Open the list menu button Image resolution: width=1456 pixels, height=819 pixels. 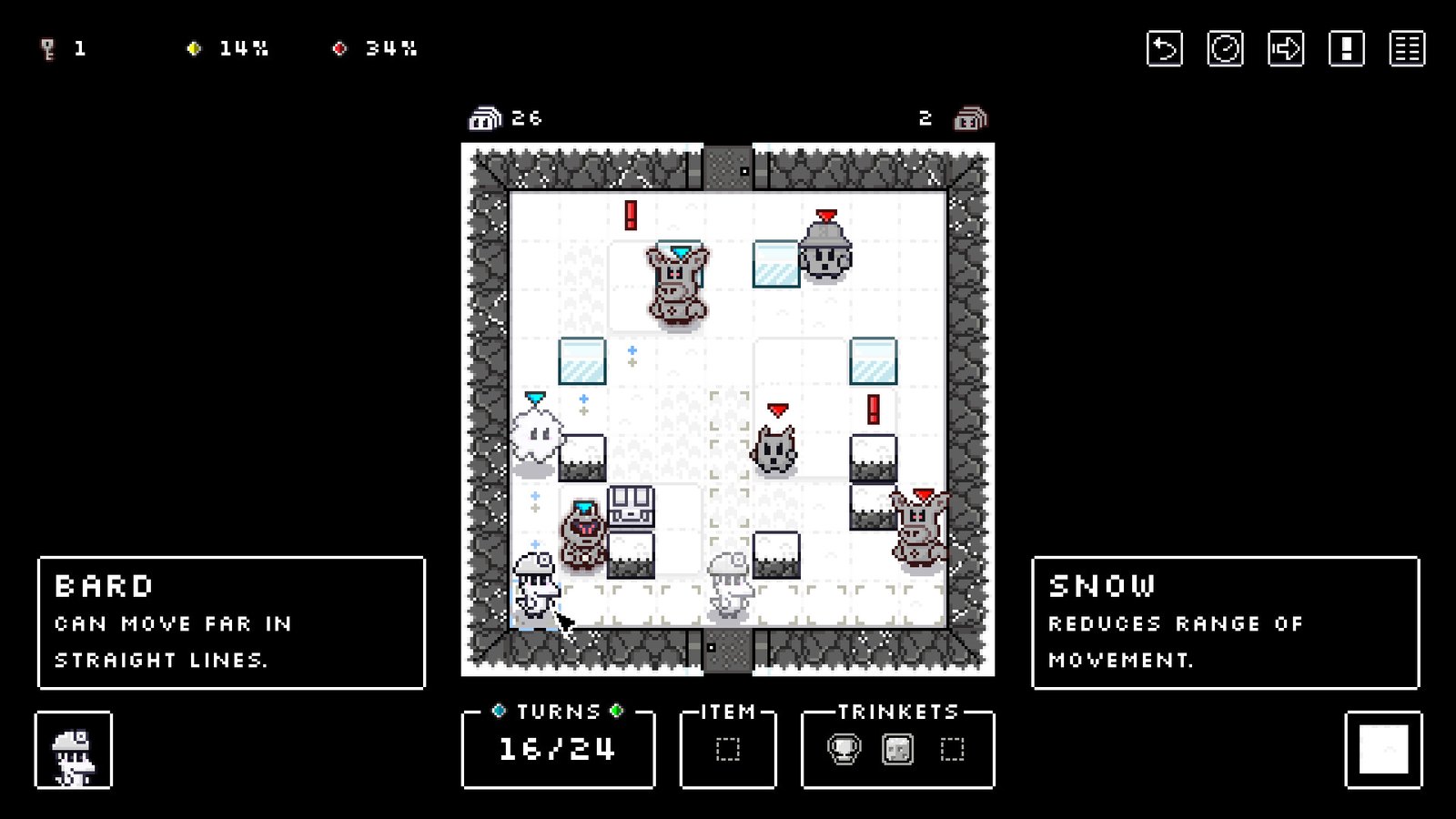click(x=1407, y=49)
